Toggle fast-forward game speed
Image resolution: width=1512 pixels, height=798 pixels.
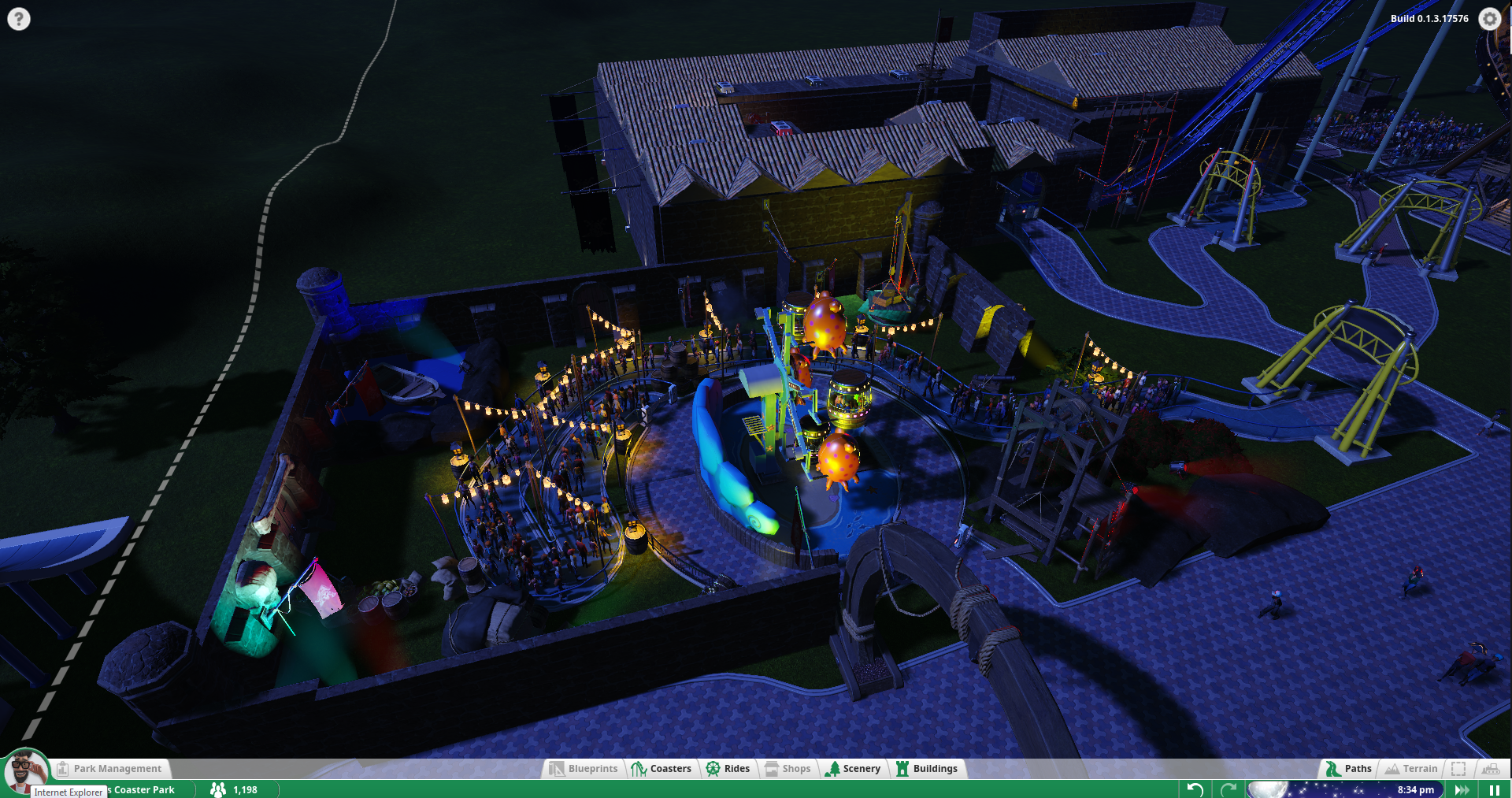coord(1462,789)
